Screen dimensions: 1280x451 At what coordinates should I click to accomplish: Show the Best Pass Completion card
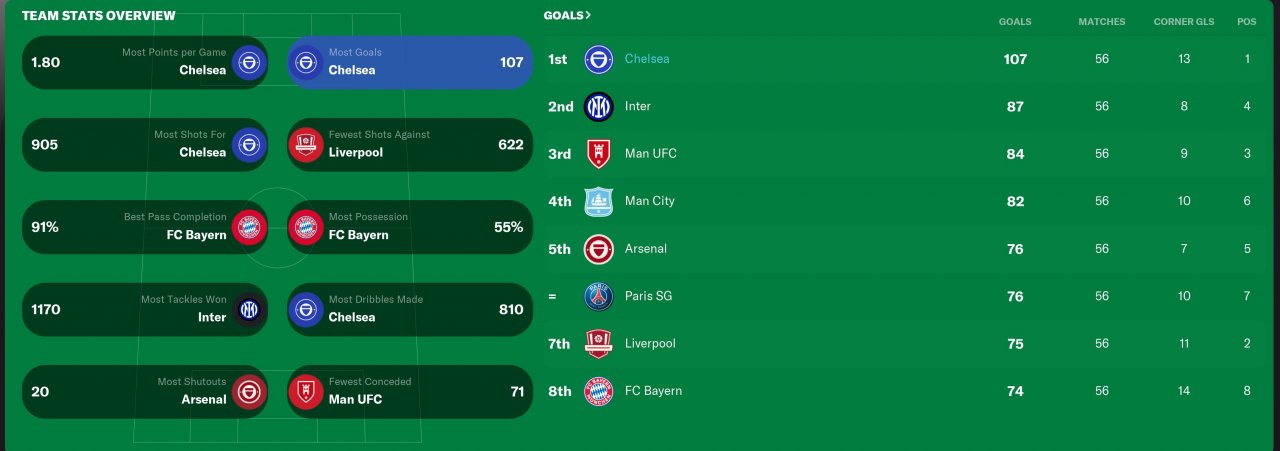[144, 227]
